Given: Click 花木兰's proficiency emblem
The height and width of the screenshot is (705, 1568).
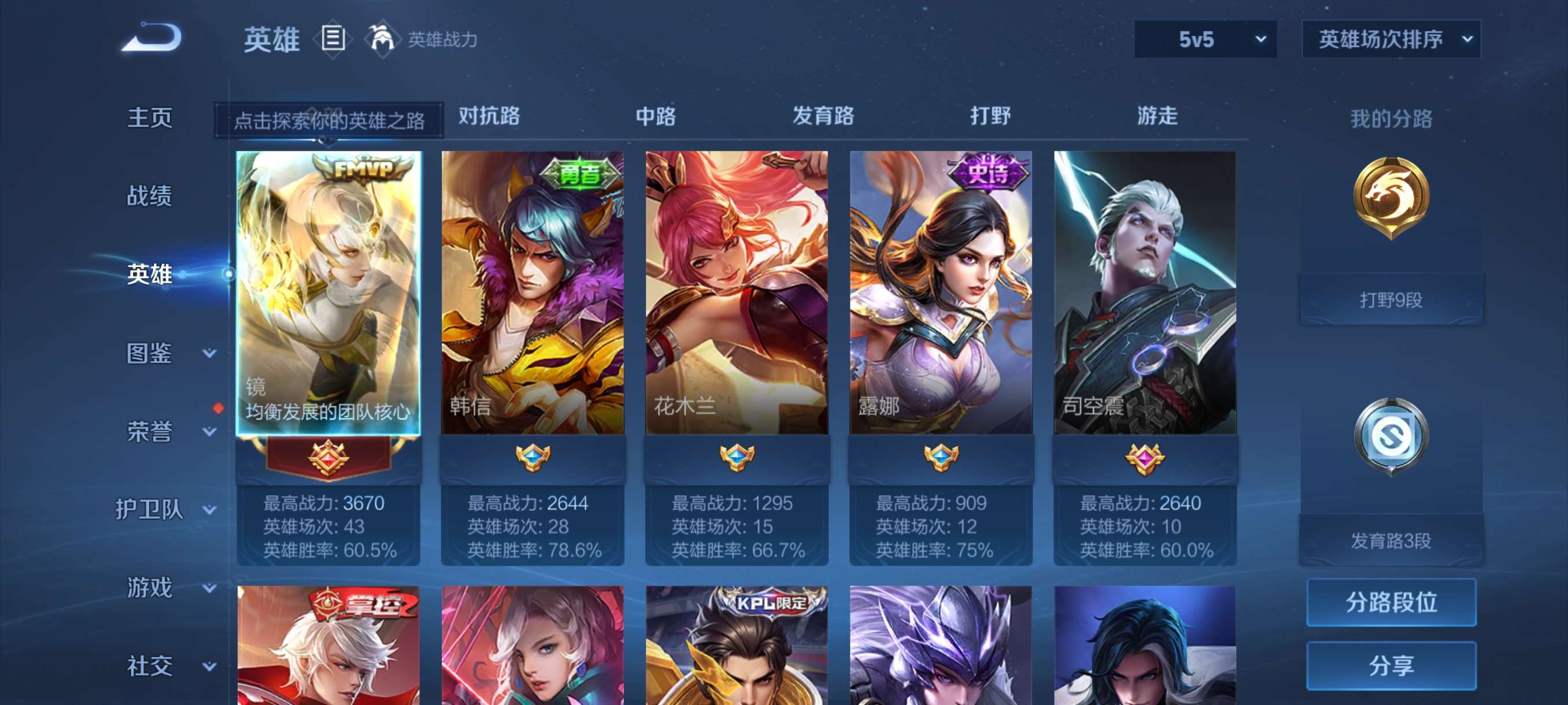Looking at the screenshot, I should (x=737, y=459).
